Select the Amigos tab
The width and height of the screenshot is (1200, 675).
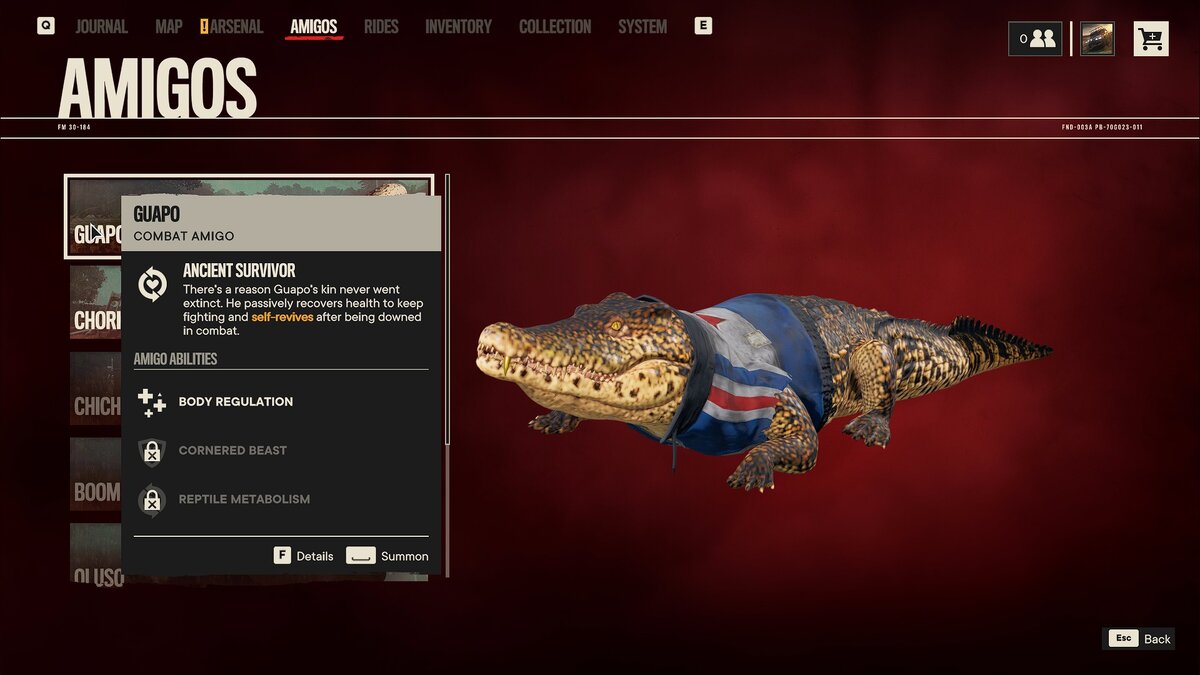[313, 27]
